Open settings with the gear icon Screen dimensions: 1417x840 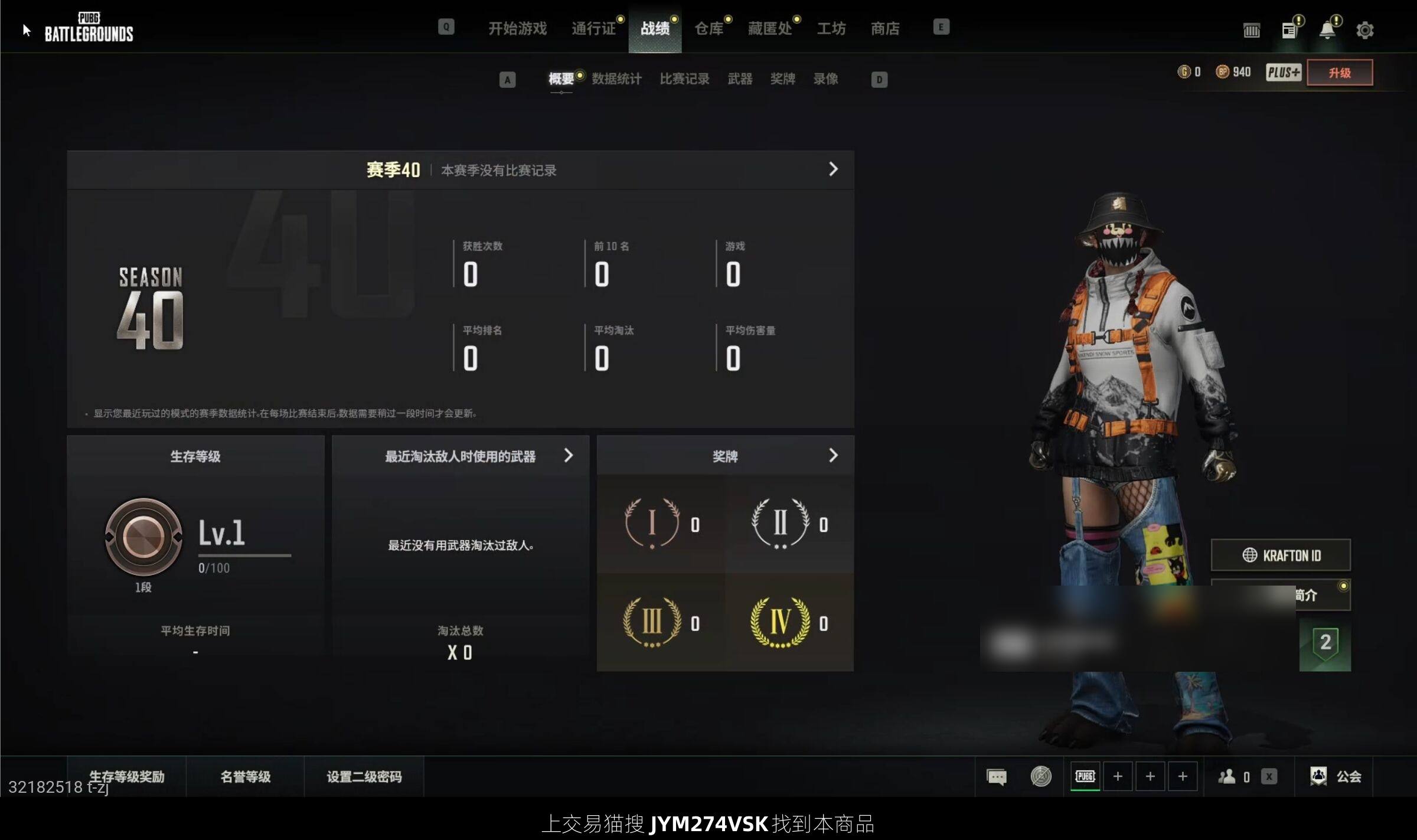(x=1364, y=30)
